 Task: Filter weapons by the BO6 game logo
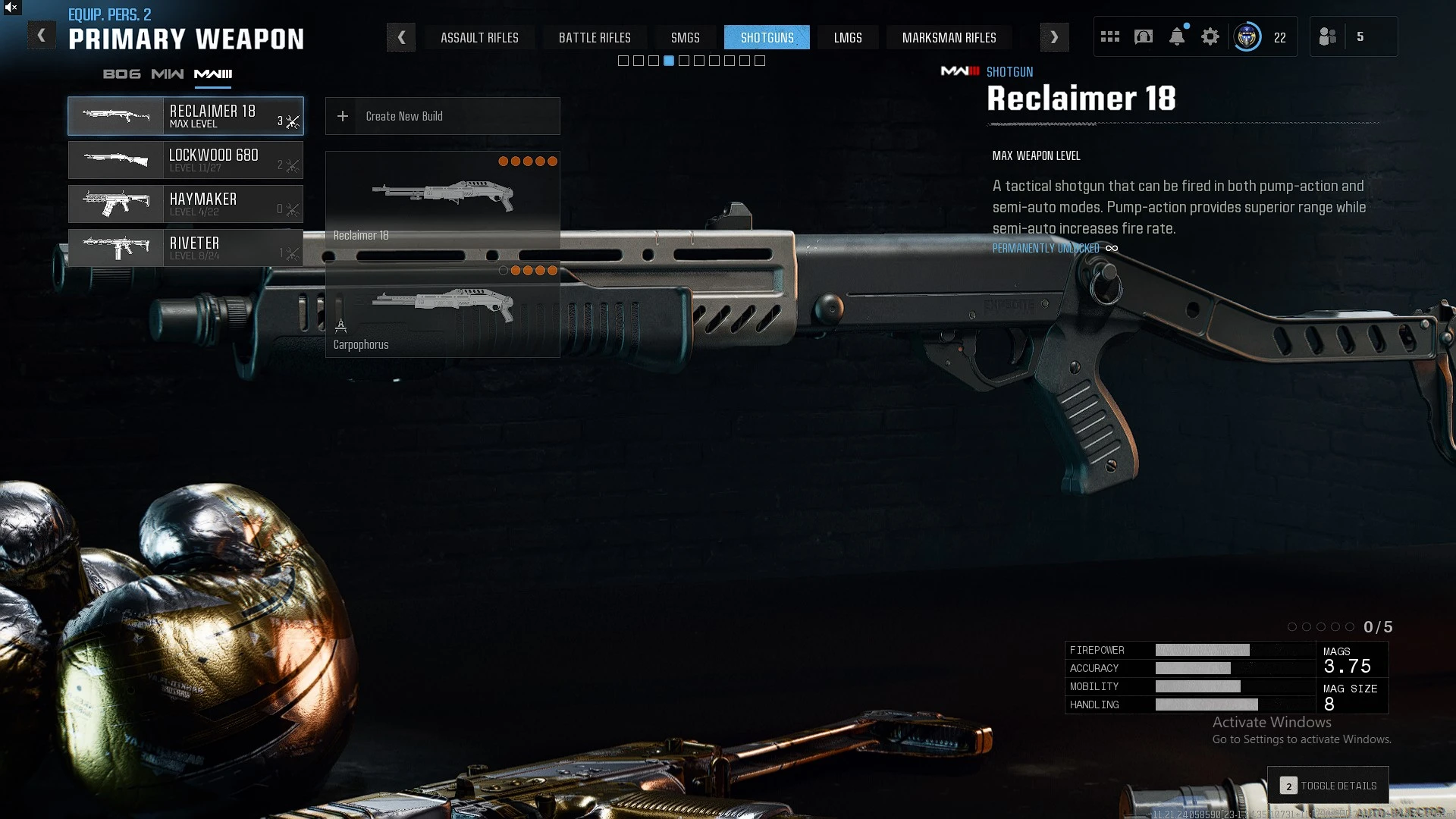coord(121,74)
